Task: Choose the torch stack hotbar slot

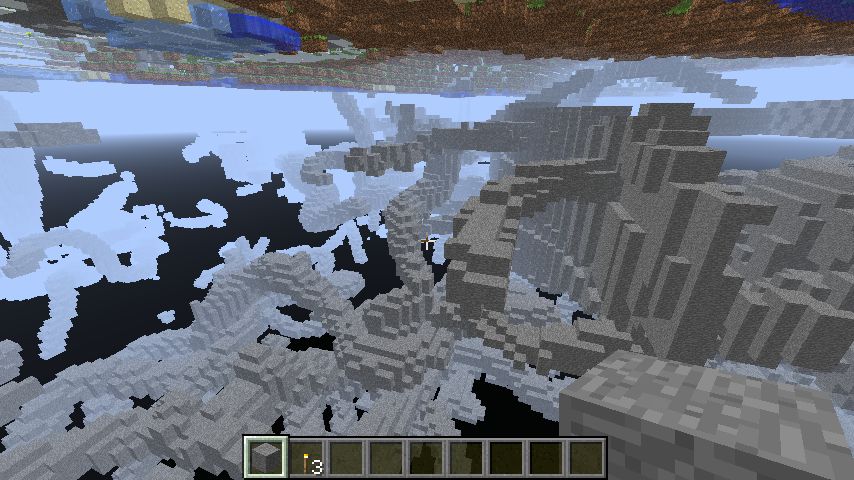Action: 307,459
